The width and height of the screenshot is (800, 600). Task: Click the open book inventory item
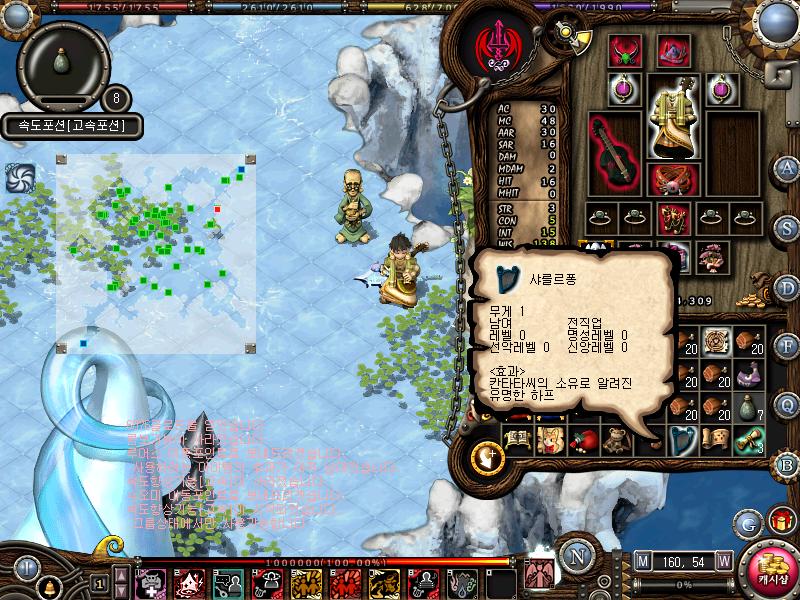[x=516, y=438]
